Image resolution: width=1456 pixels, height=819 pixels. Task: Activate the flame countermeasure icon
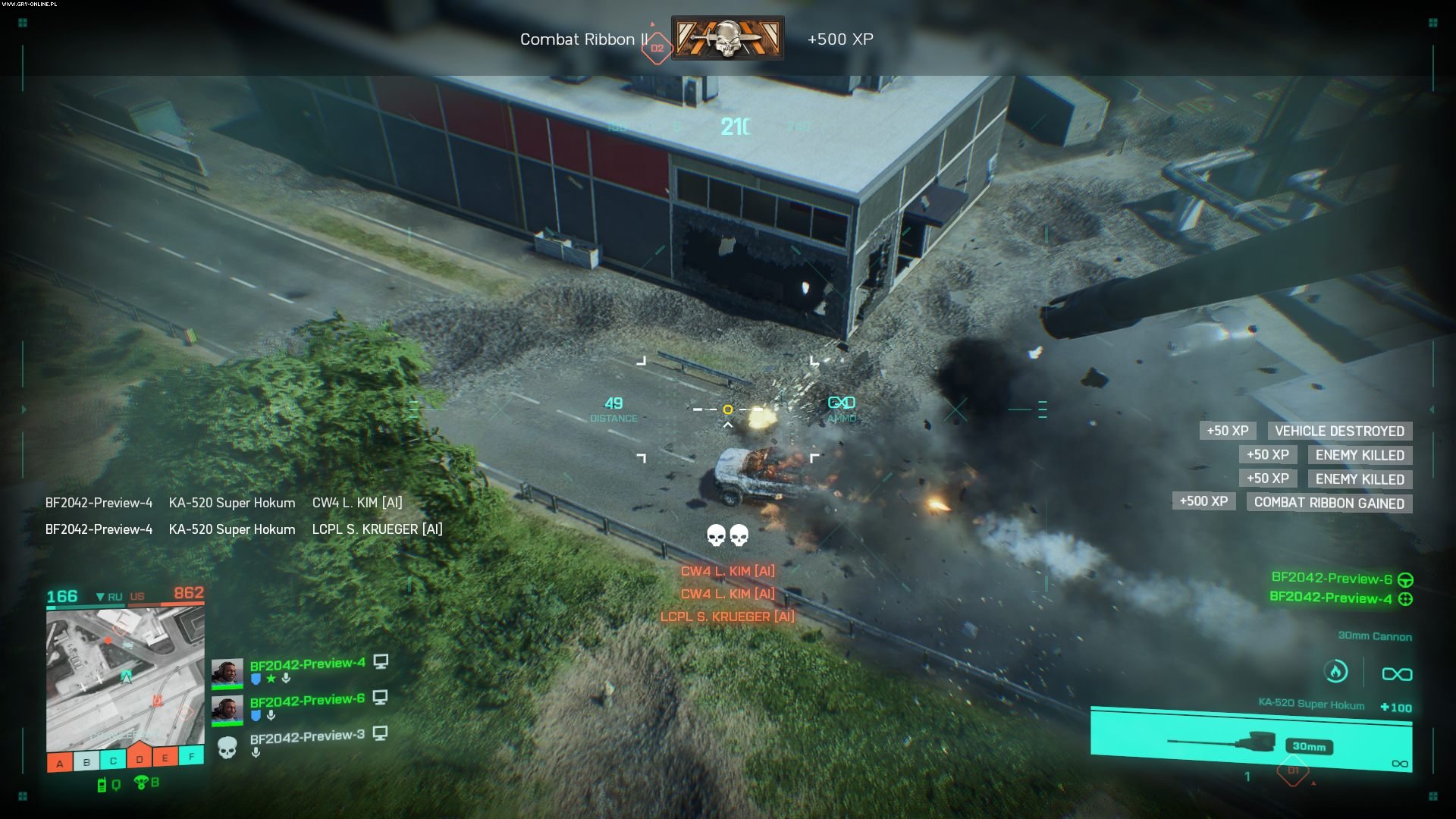[x=1335, y=671]
